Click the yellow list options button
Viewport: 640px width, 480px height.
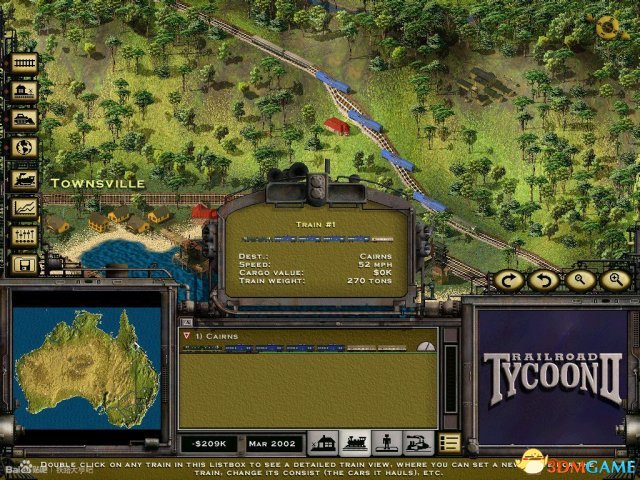tap(449, 442)
